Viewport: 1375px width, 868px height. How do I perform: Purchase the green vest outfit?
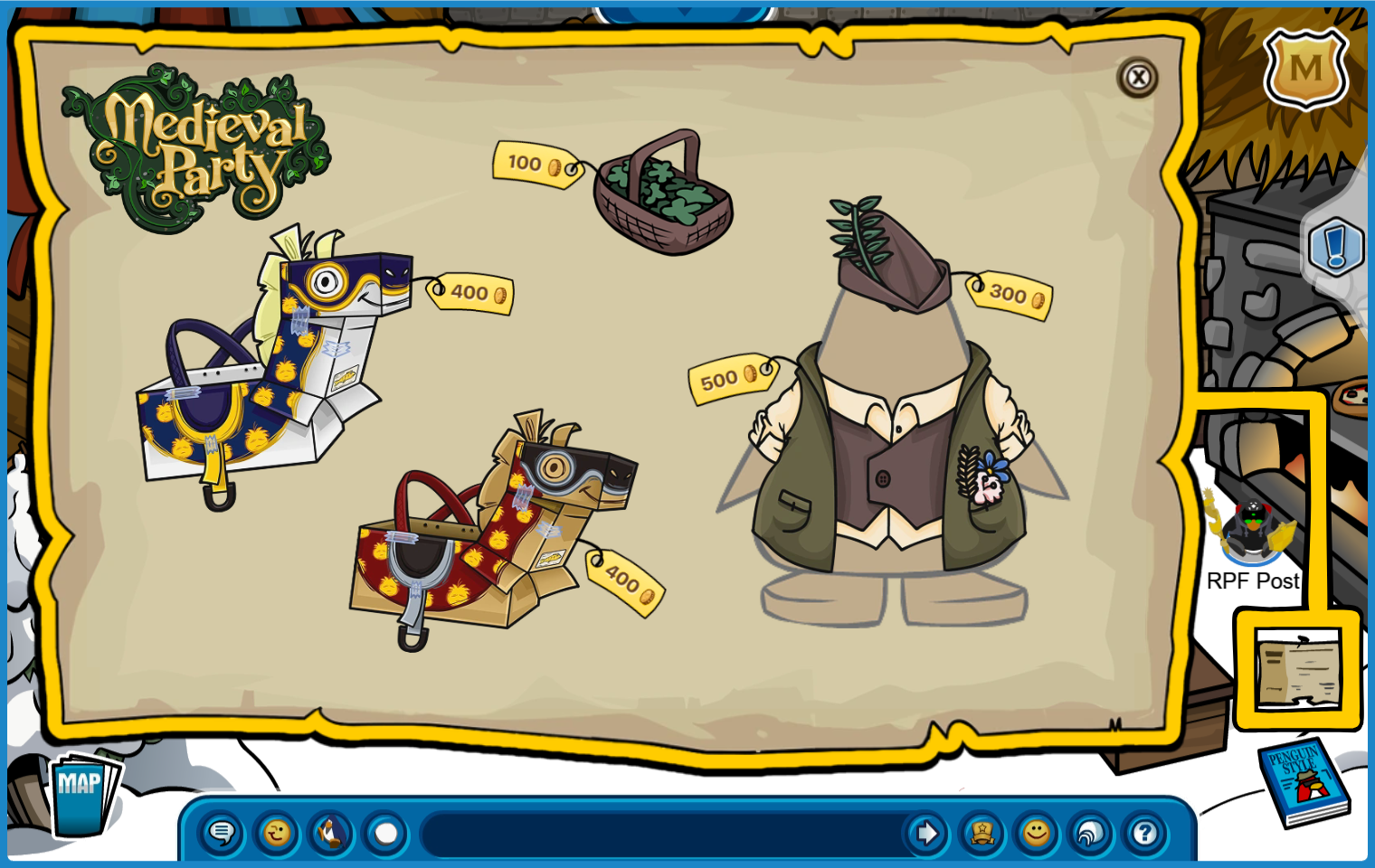[x=891, y=461]
